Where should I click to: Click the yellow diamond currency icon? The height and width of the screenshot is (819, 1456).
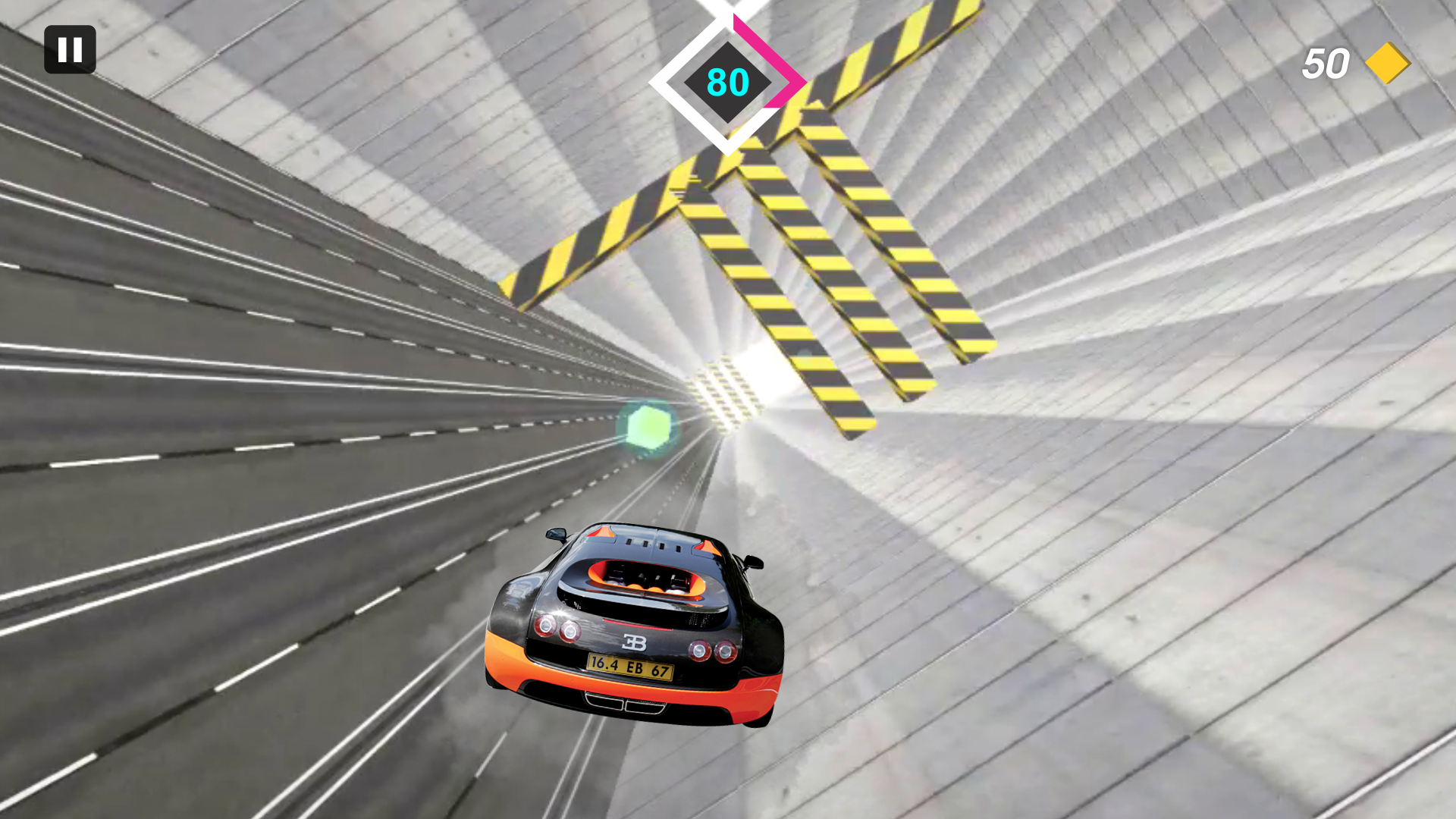[1386, 64]
